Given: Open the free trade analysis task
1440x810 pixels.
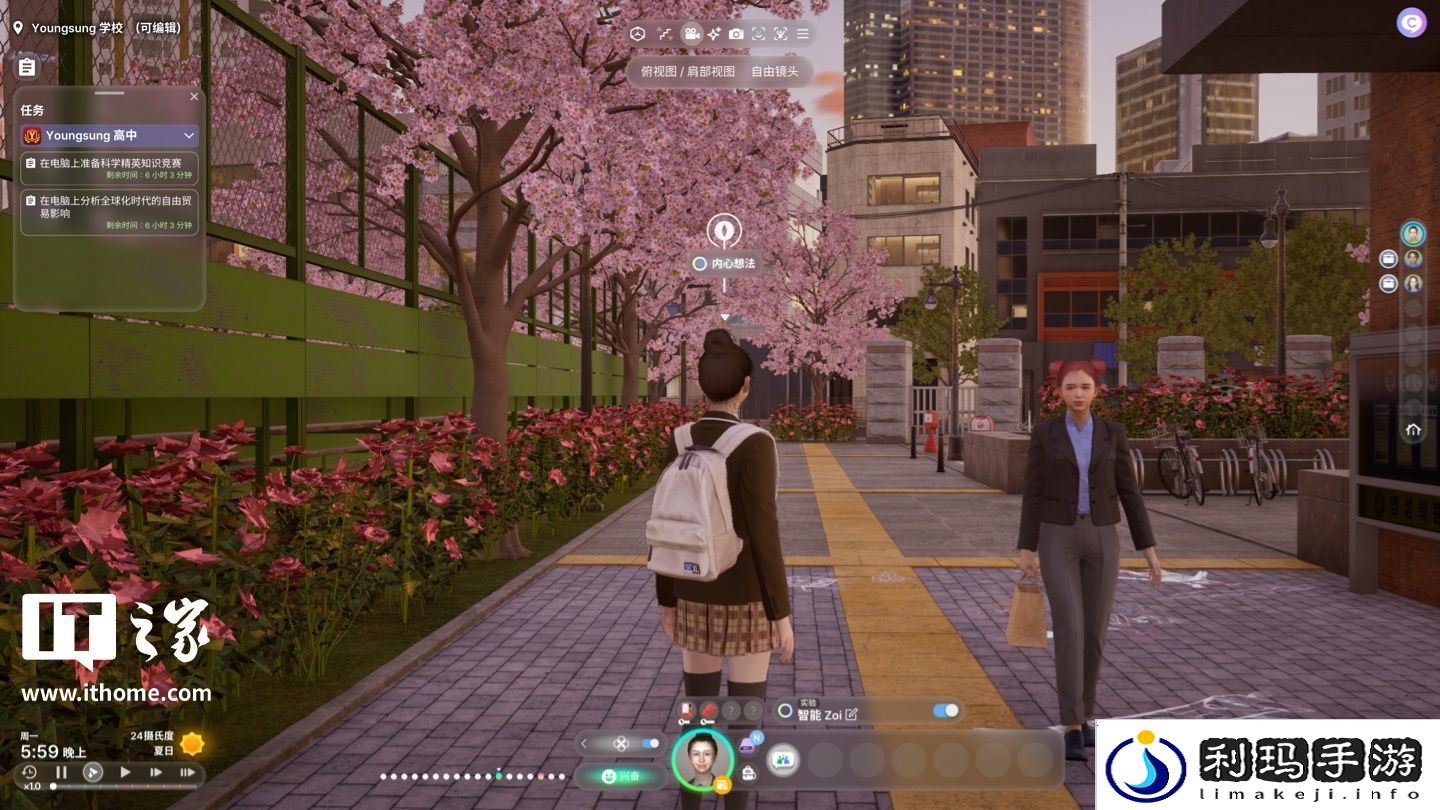Looking at the screenshot, I should (x=110, y=212).
